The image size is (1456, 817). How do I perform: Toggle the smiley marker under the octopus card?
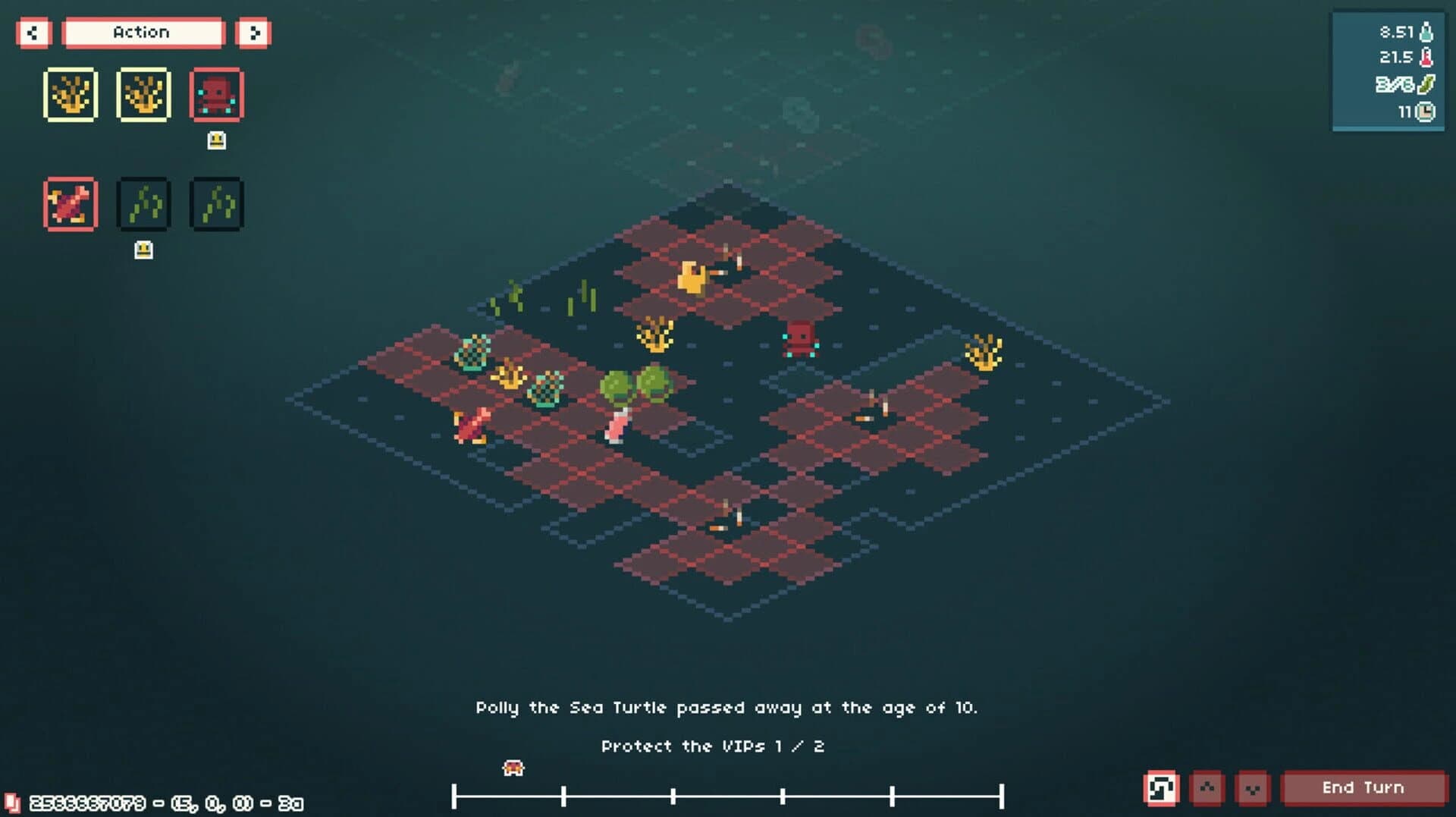[216, 140]
